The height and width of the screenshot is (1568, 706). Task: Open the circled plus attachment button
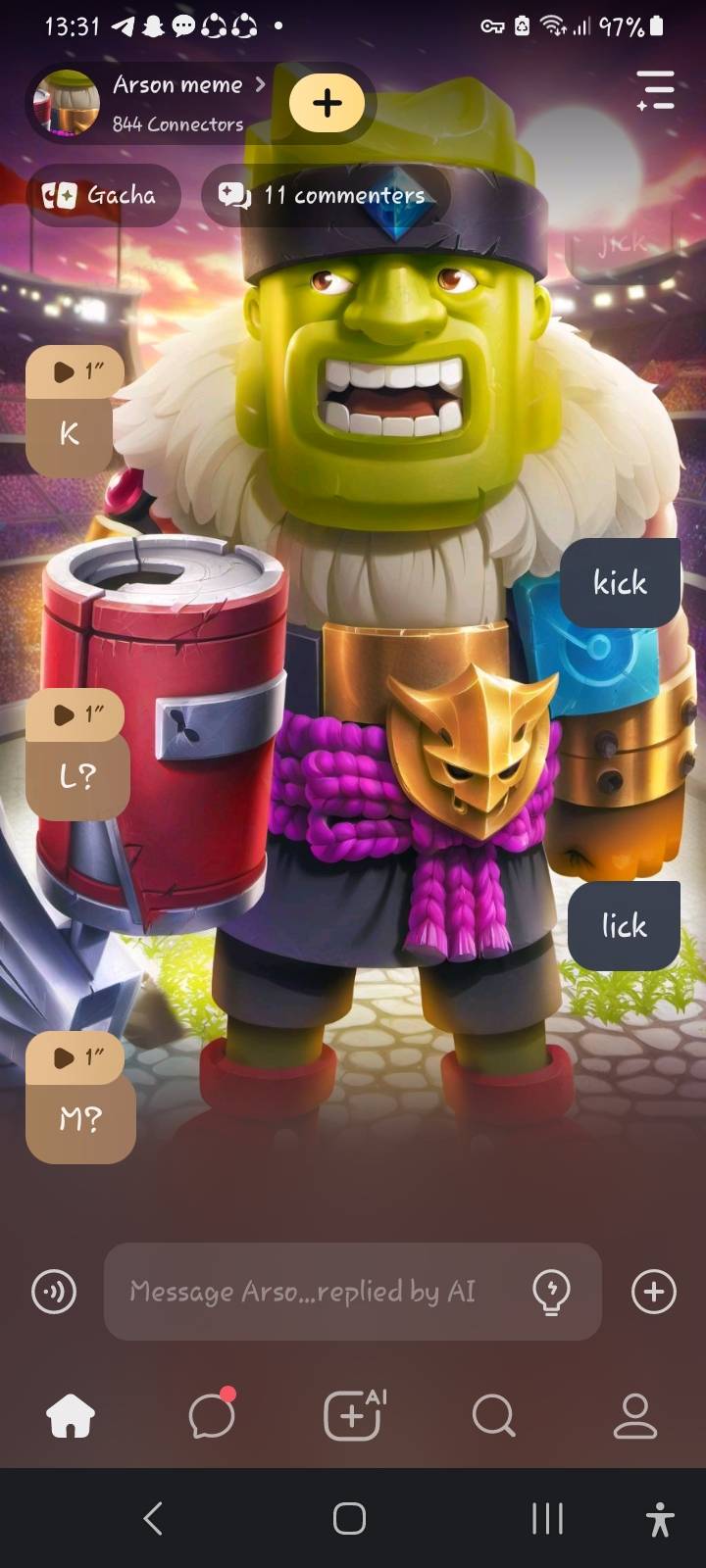pos(654,1292)
